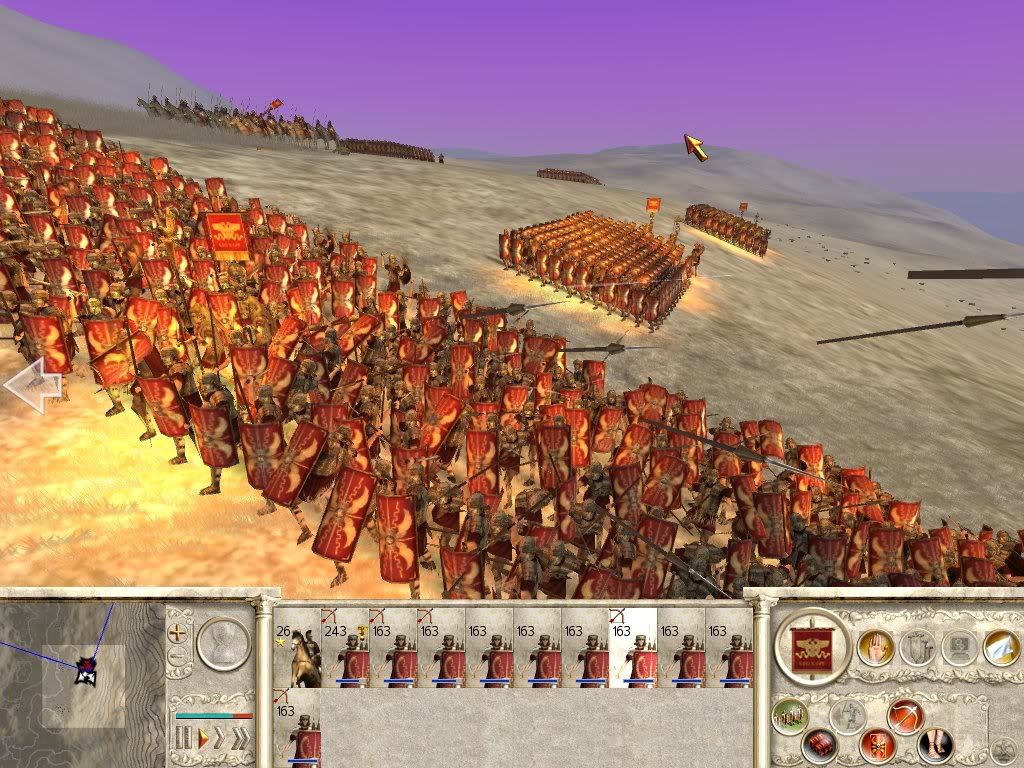Activate the testudo special ability chest icon

pos(819,745)
